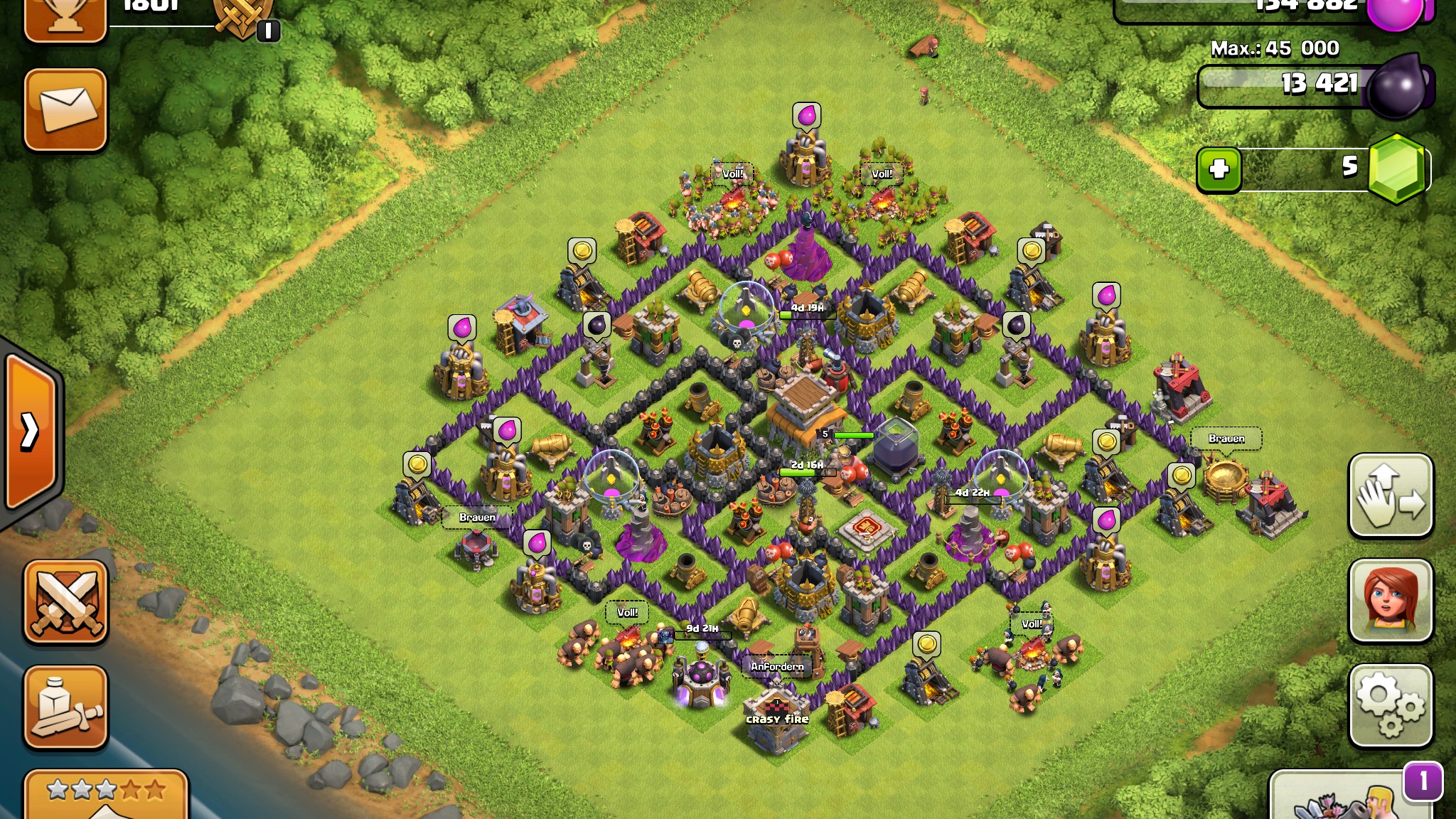Tap the Anfordern troop request bubble
1456x819 pixels.
point(777,666)
